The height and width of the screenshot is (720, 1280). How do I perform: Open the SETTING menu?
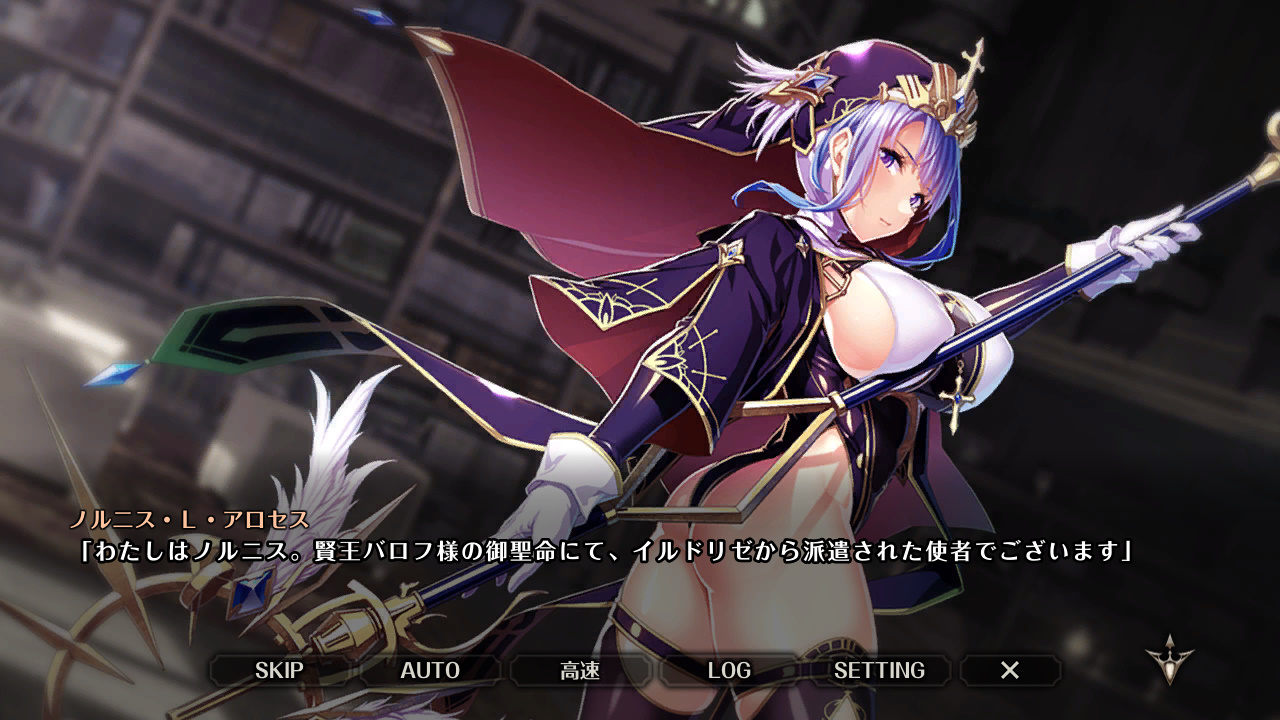(879, 670)
